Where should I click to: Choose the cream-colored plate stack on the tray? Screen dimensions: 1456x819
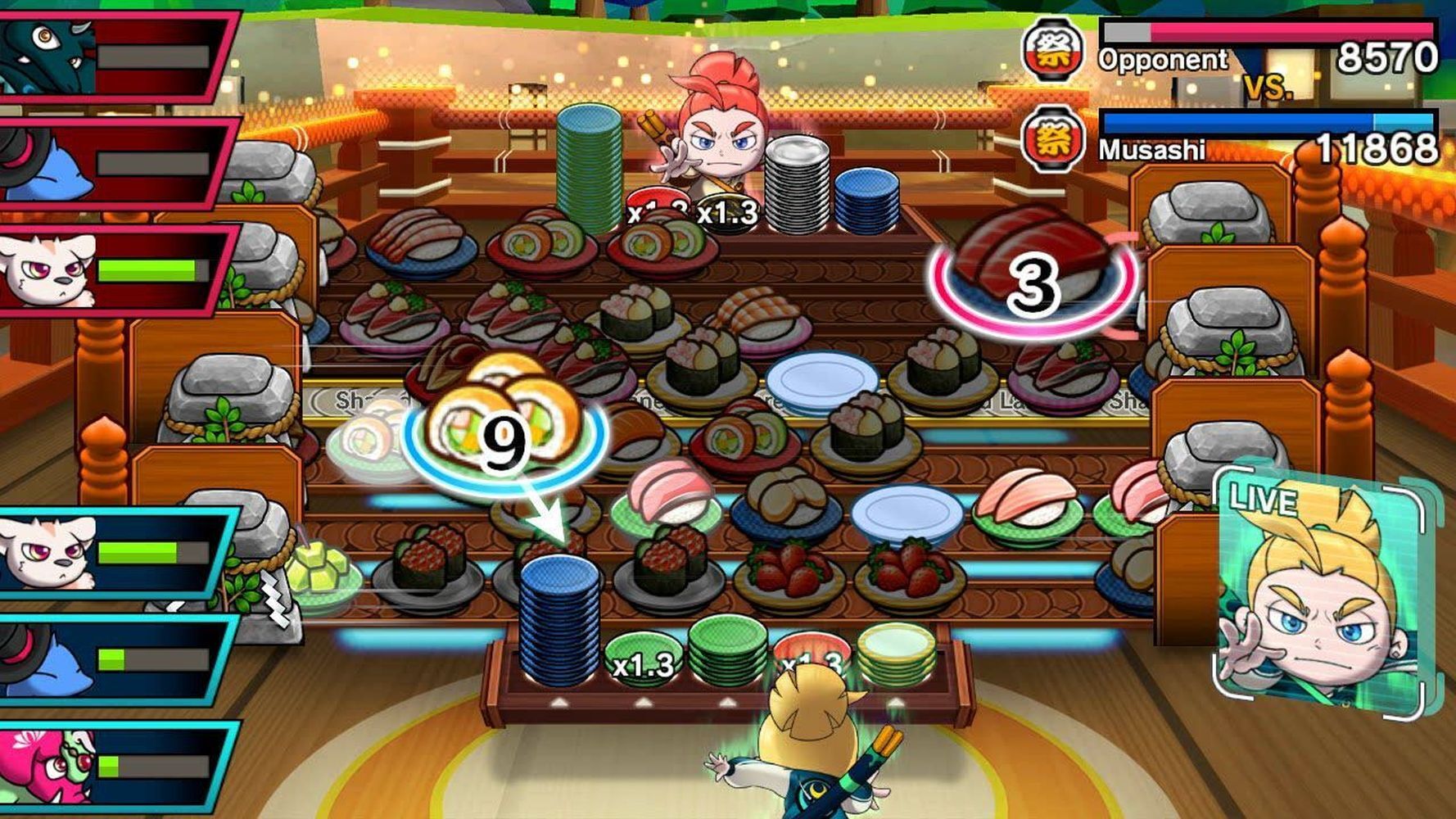(896, 654)
